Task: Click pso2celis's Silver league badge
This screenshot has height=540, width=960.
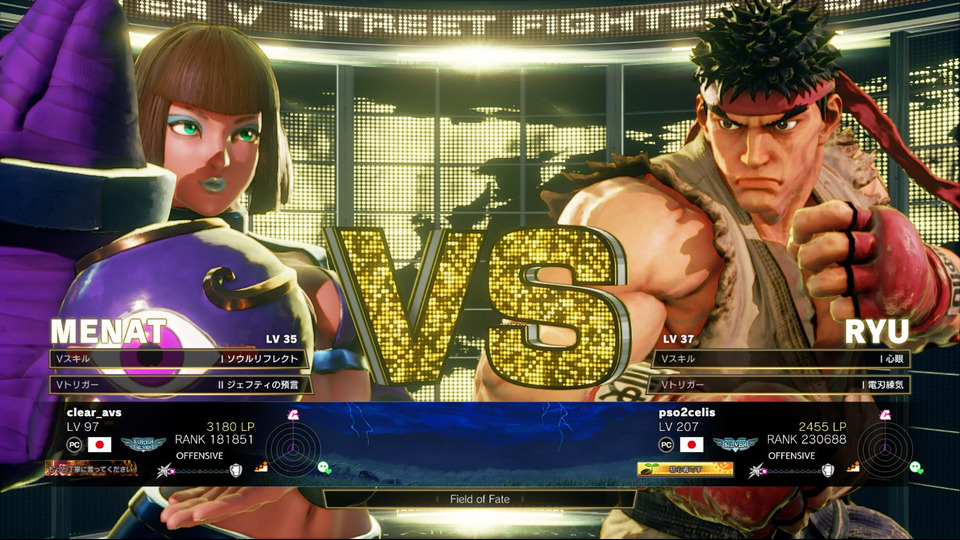Action: tap(735, 444)
